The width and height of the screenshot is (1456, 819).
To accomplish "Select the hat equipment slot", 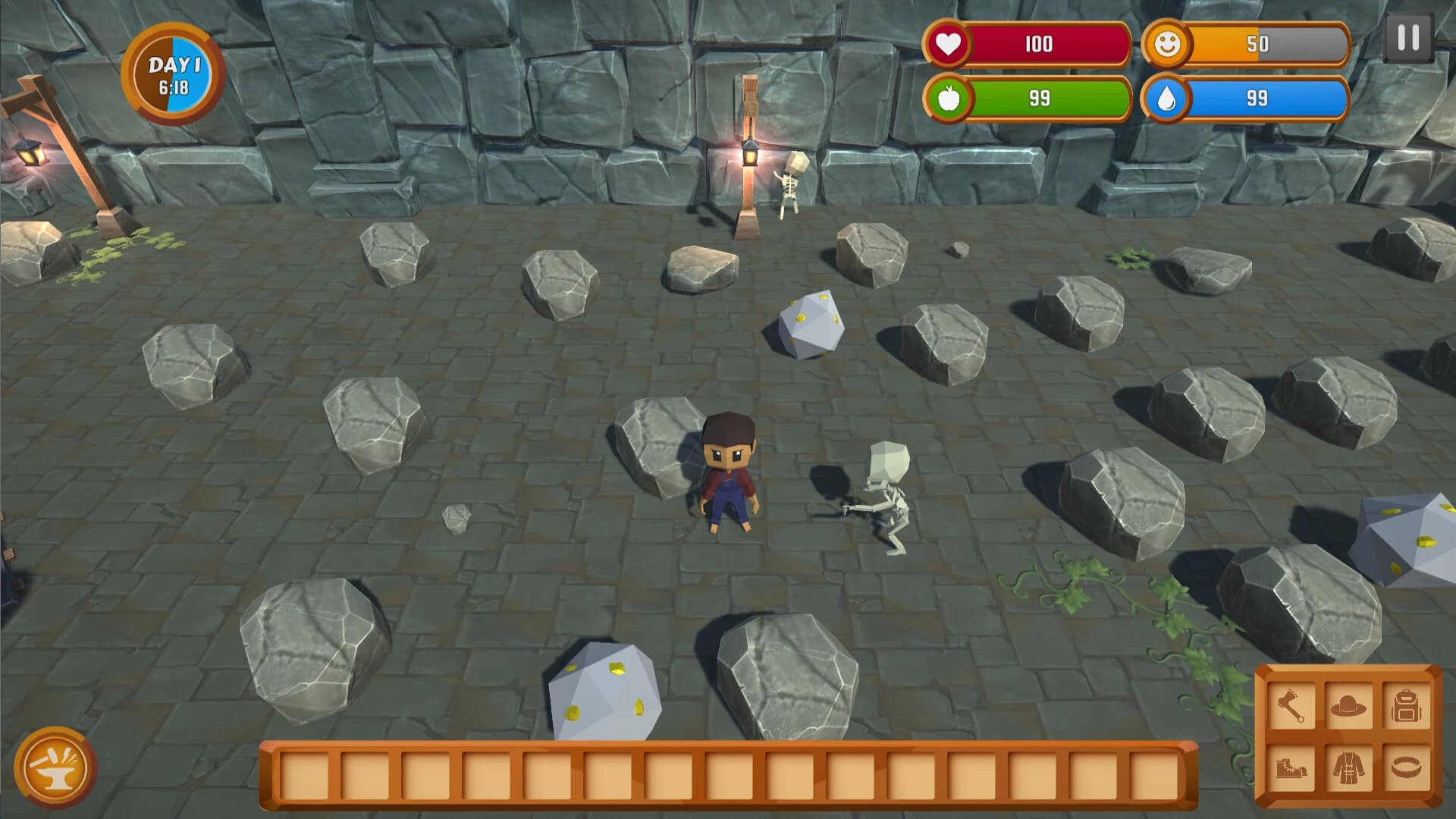I will click(1349, 706).
